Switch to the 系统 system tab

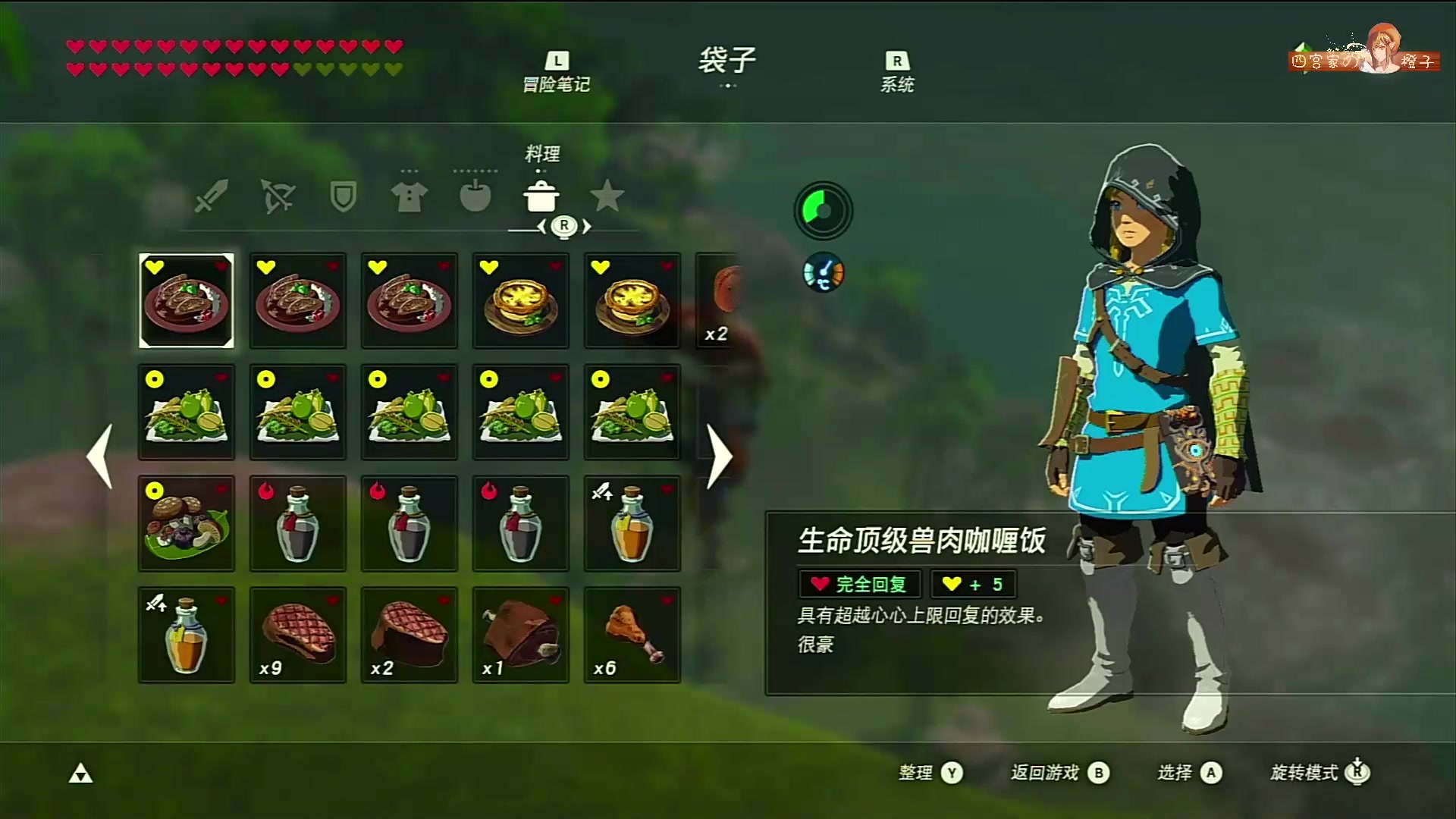(899, 72)
